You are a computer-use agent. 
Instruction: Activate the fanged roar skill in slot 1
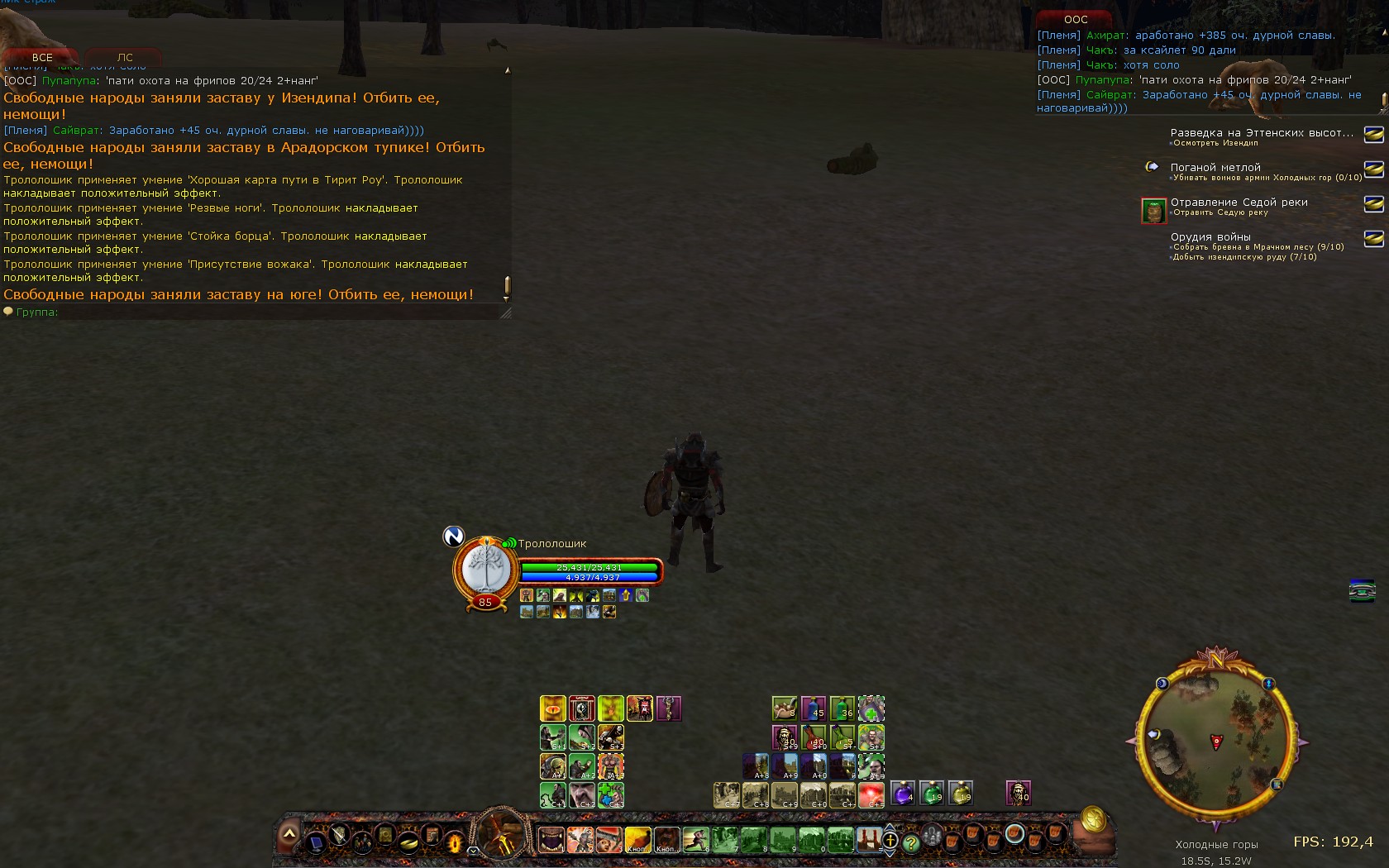[551, 840]
